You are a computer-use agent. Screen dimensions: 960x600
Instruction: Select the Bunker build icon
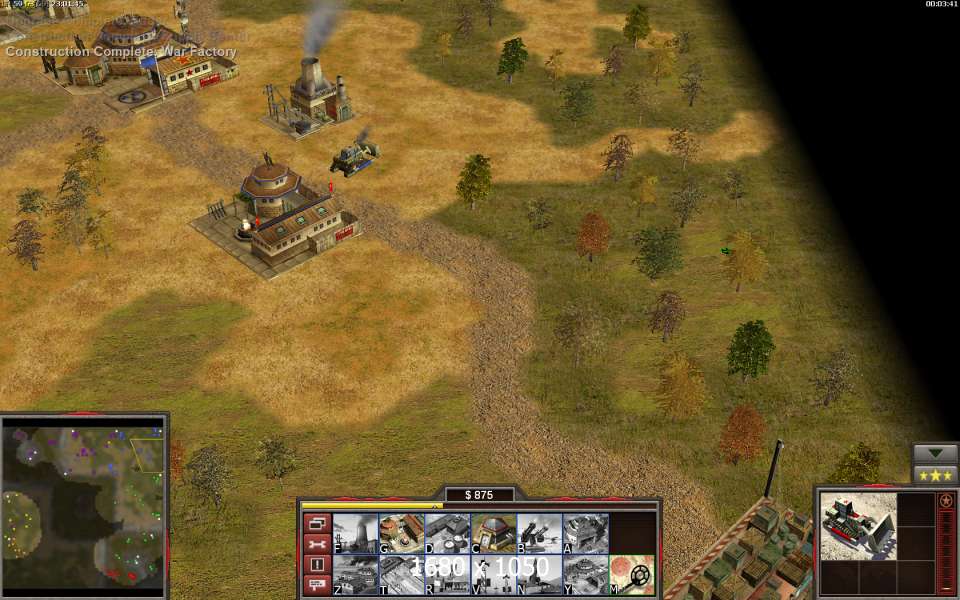[493, 533]
